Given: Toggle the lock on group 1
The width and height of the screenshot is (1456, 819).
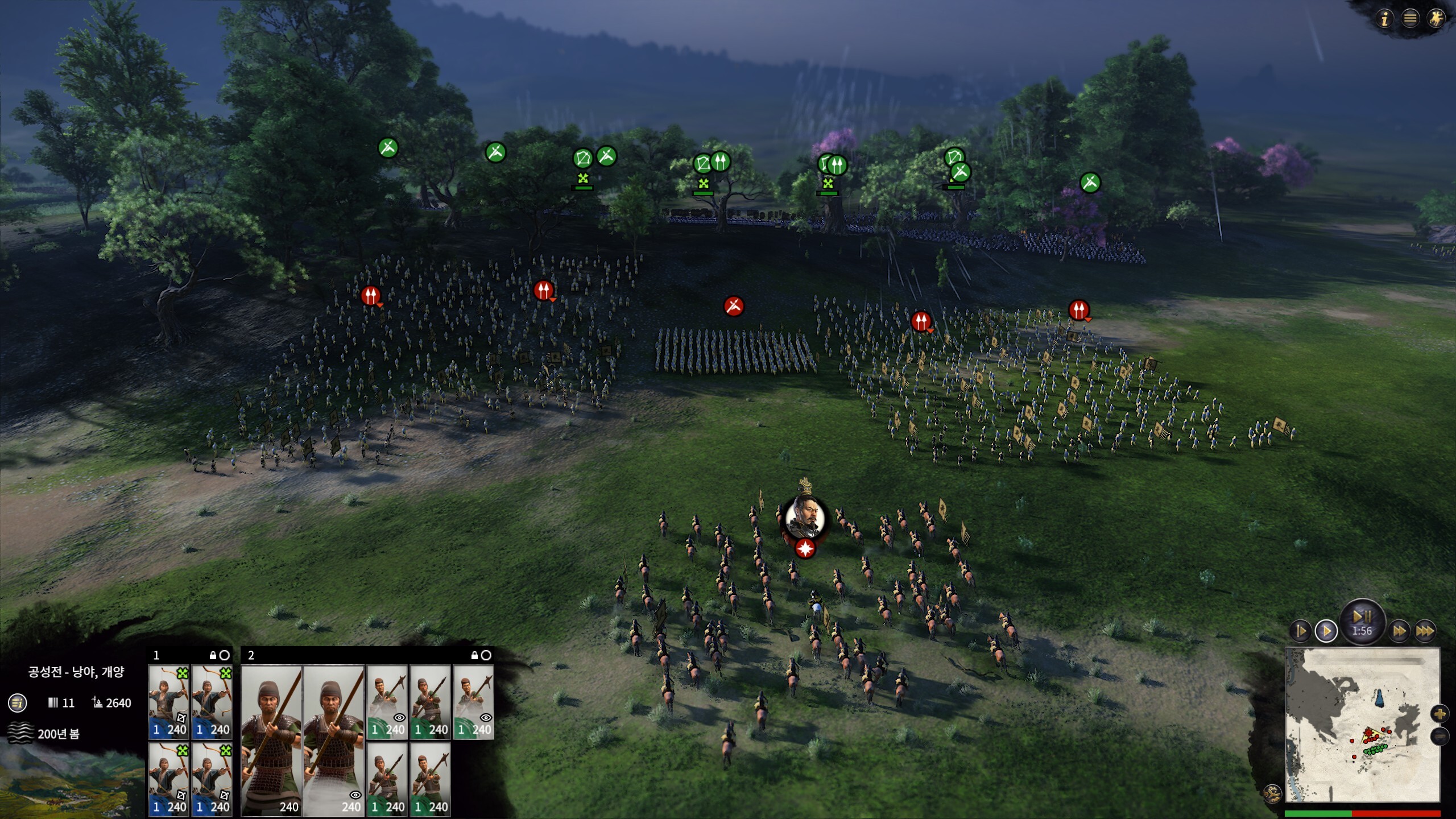Looking at the screenshot, I should click(213, 656).
